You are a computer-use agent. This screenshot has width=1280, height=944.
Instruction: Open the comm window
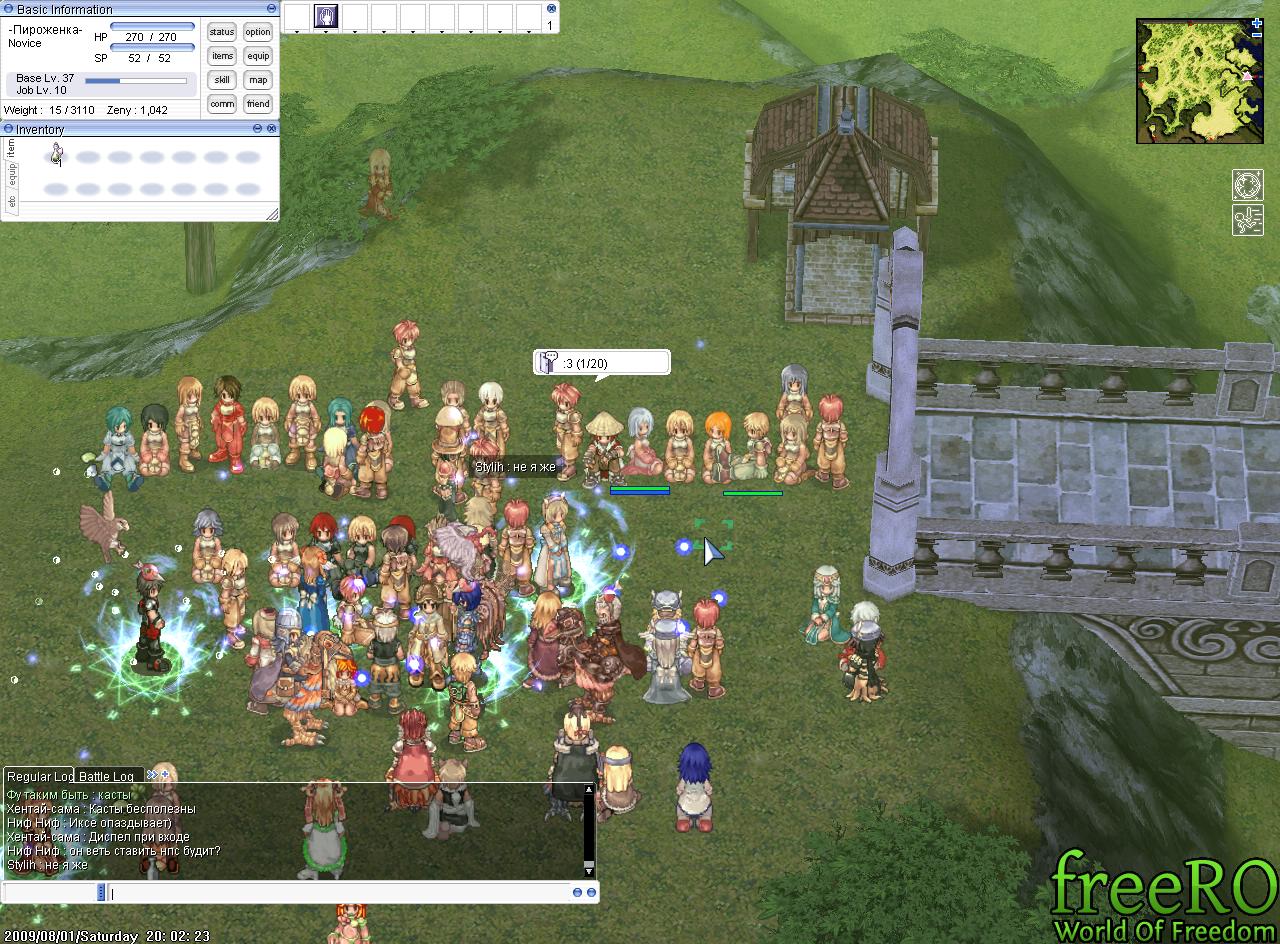(222, 104)
